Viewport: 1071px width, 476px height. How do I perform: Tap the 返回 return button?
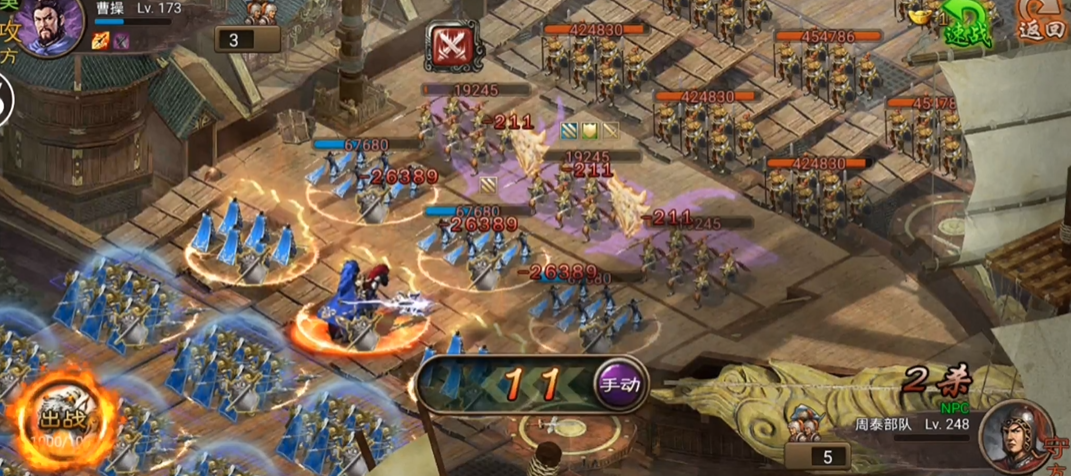coord(1042,22)
